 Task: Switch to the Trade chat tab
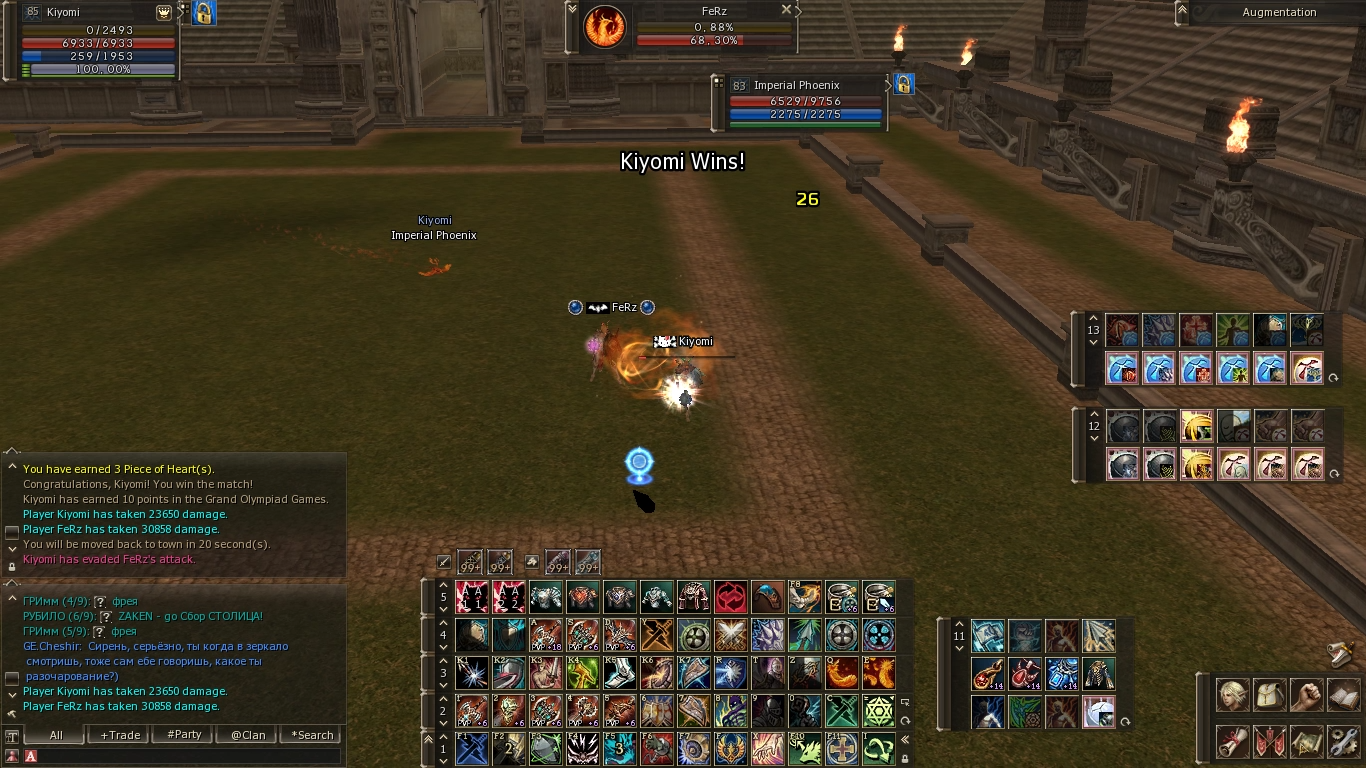click(119, 735)
